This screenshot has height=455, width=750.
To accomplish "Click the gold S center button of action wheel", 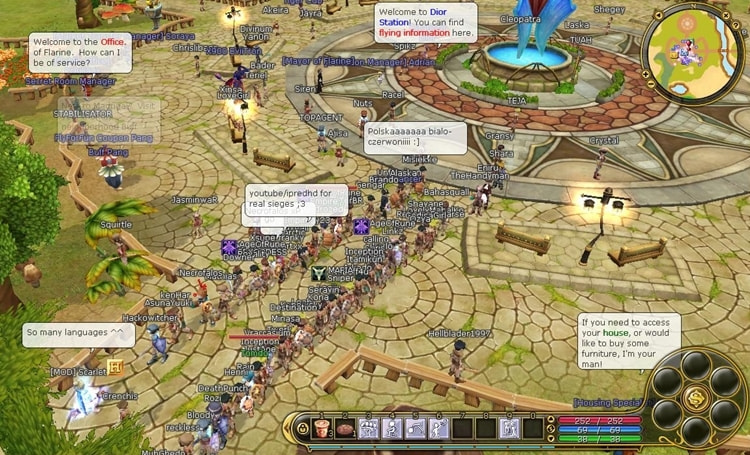I will (697, 399).
